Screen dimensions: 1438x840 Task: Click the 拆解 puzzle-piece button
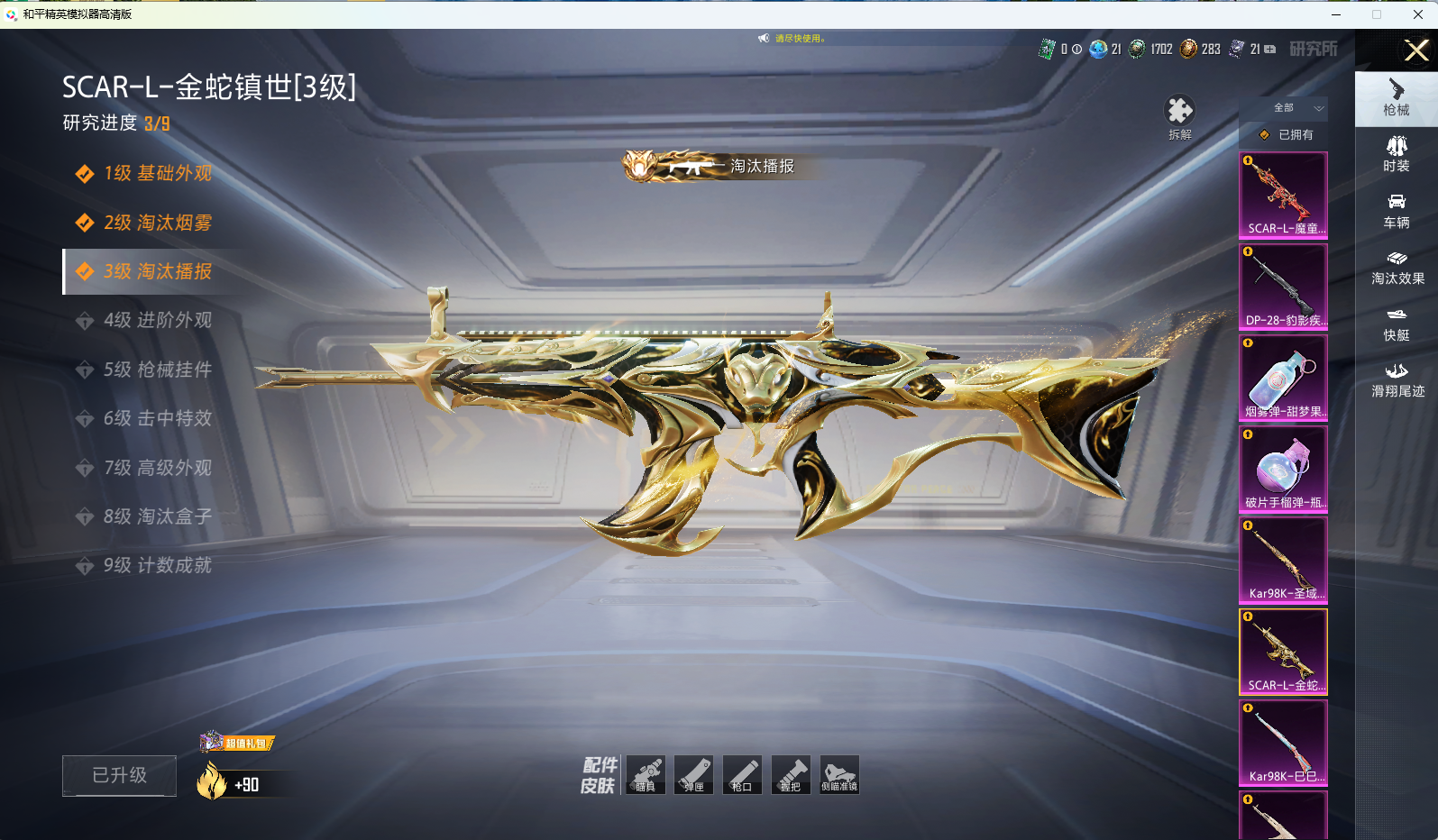click(x=1179, y=117)
